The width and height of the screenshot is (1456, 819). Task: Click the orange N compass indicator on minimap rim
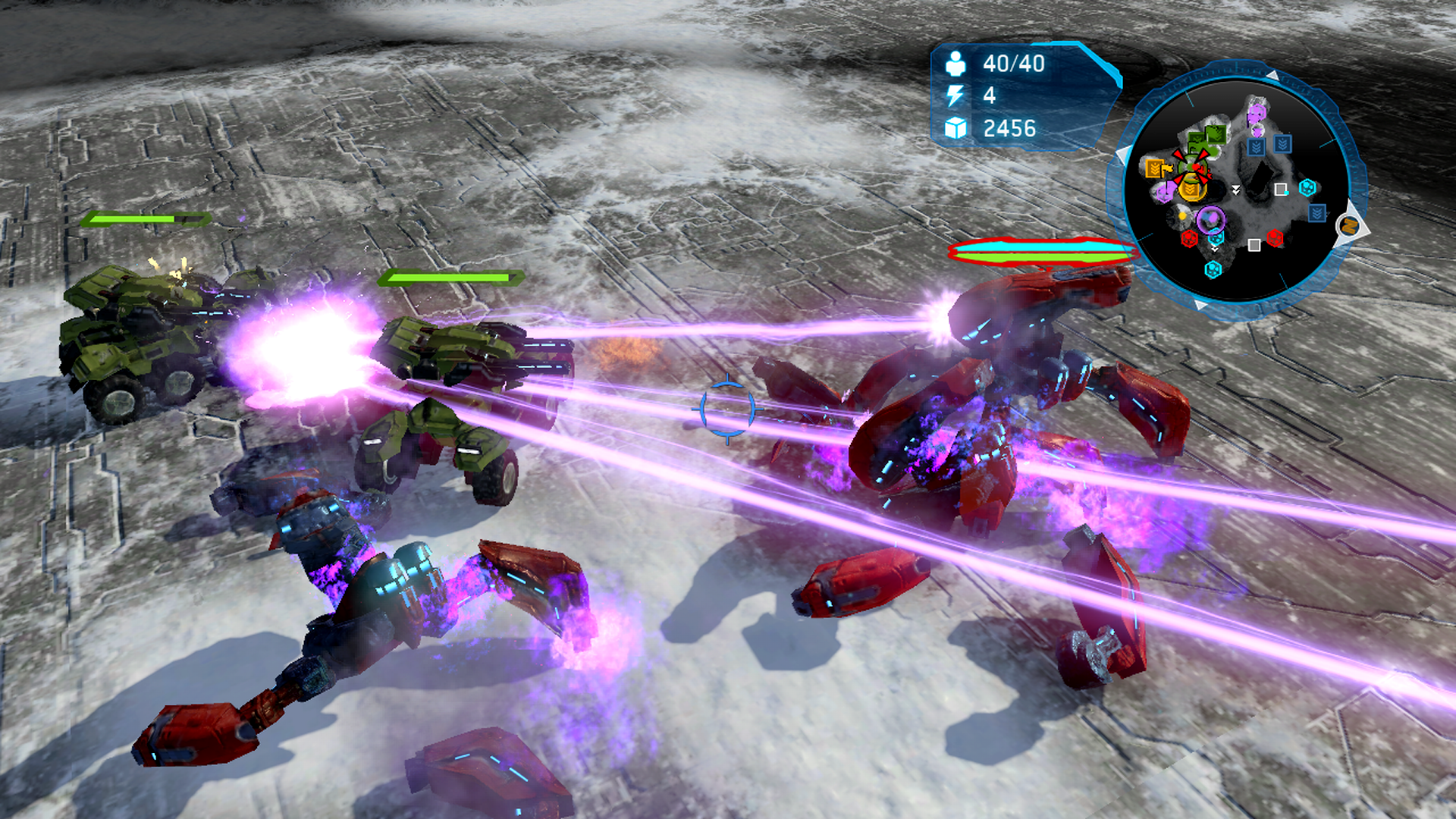coord(1349,225)
